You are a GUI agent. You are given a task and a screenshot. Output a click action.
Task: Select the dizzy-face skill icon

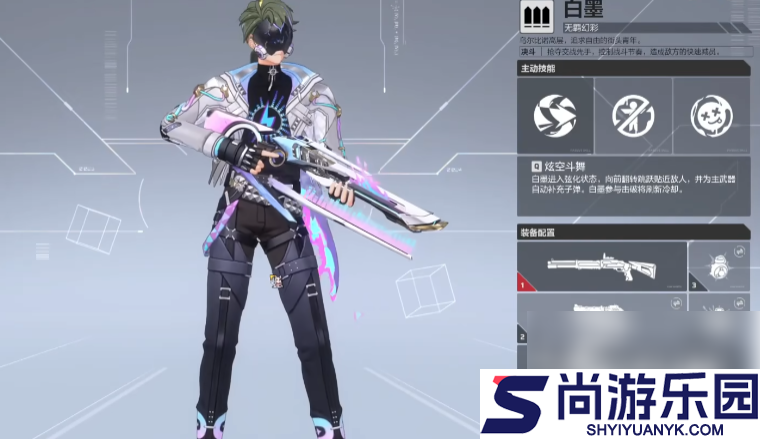tap(711, 116)
